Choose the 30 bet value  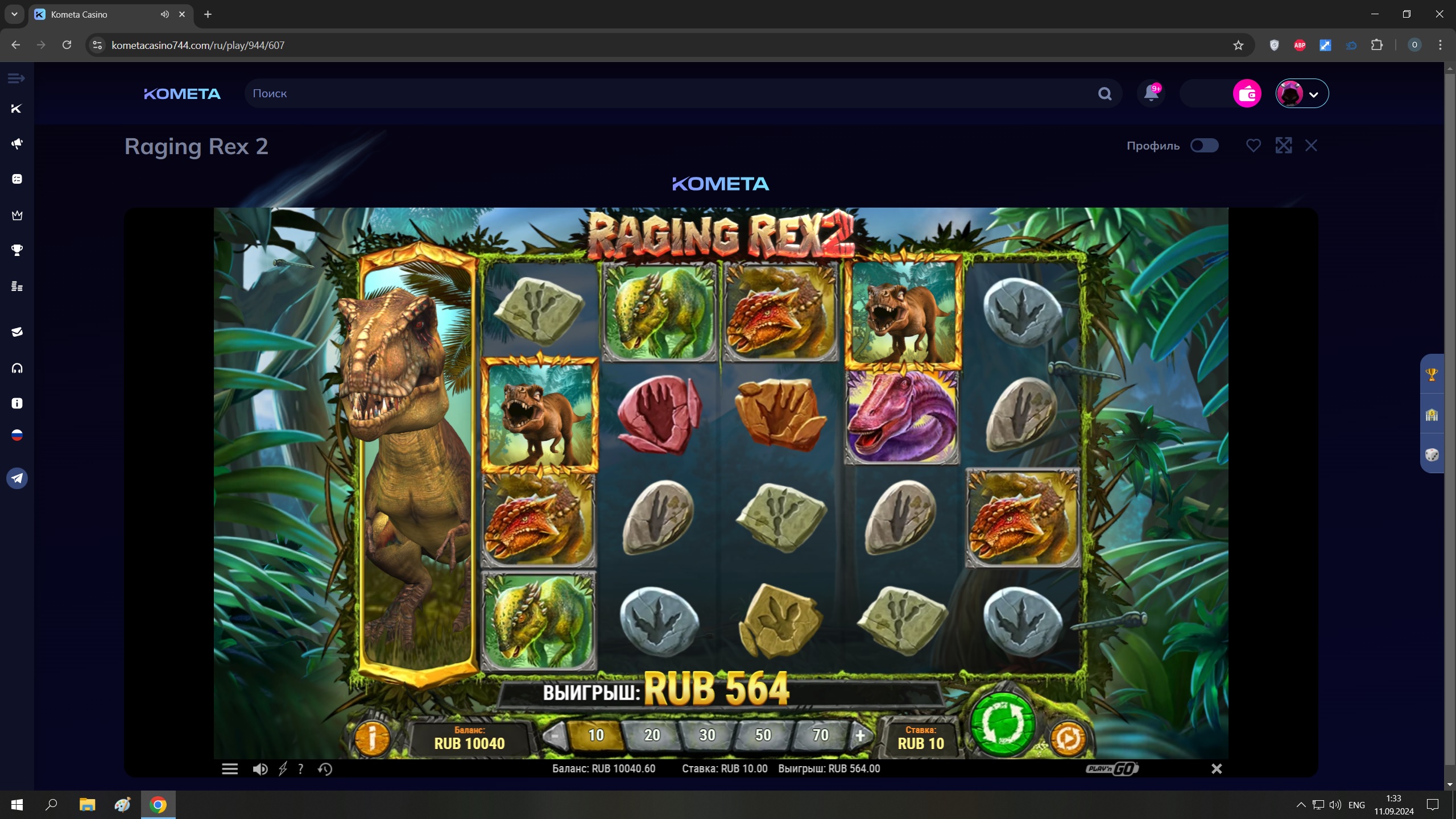click(707, 735)
